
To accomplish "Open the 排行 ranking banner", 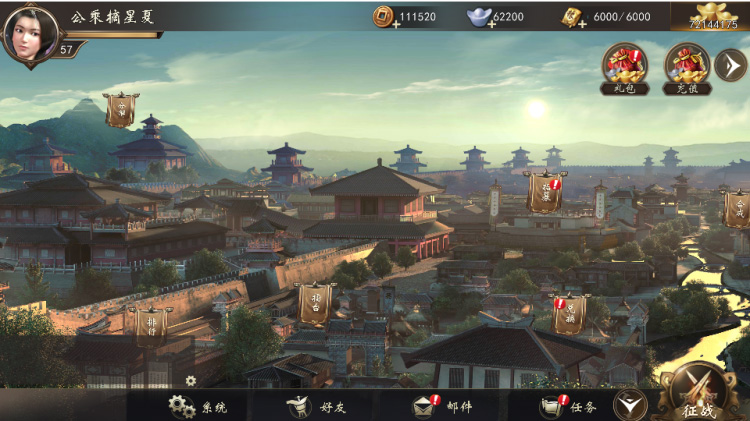I will (152, 323).
